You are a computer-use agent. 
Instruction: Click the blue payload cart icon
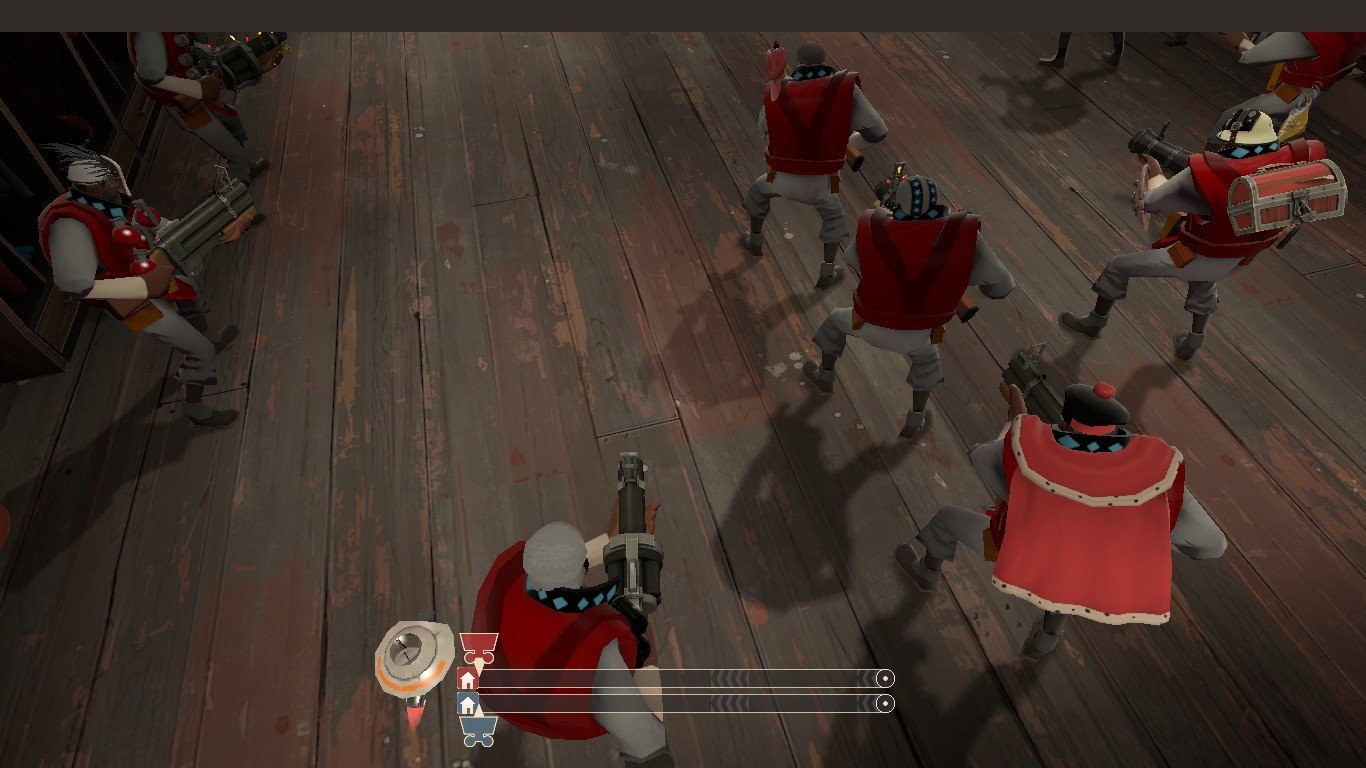pyautogui.click(x=478, y=731)
